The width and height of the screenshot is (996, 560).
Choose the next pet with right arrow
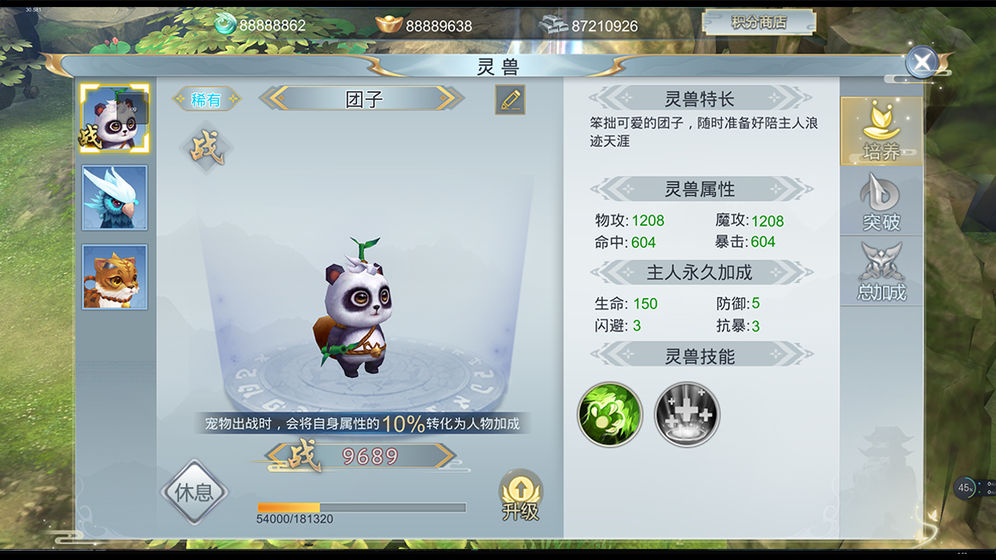click(451, 99)
